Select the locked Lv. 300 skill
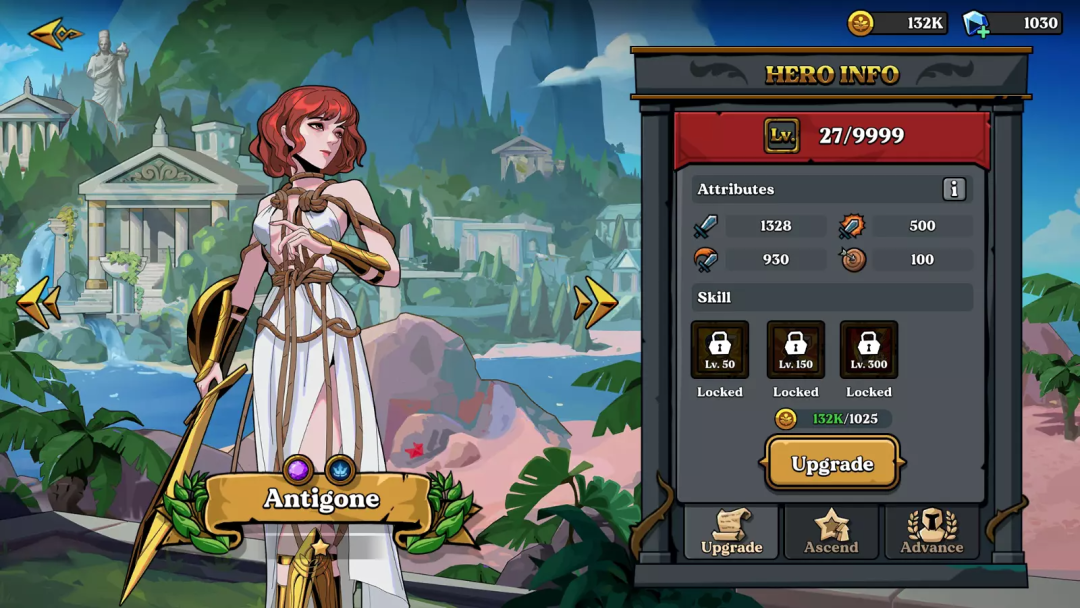This screenshot has height=608, width=1080. pos(869,349)
